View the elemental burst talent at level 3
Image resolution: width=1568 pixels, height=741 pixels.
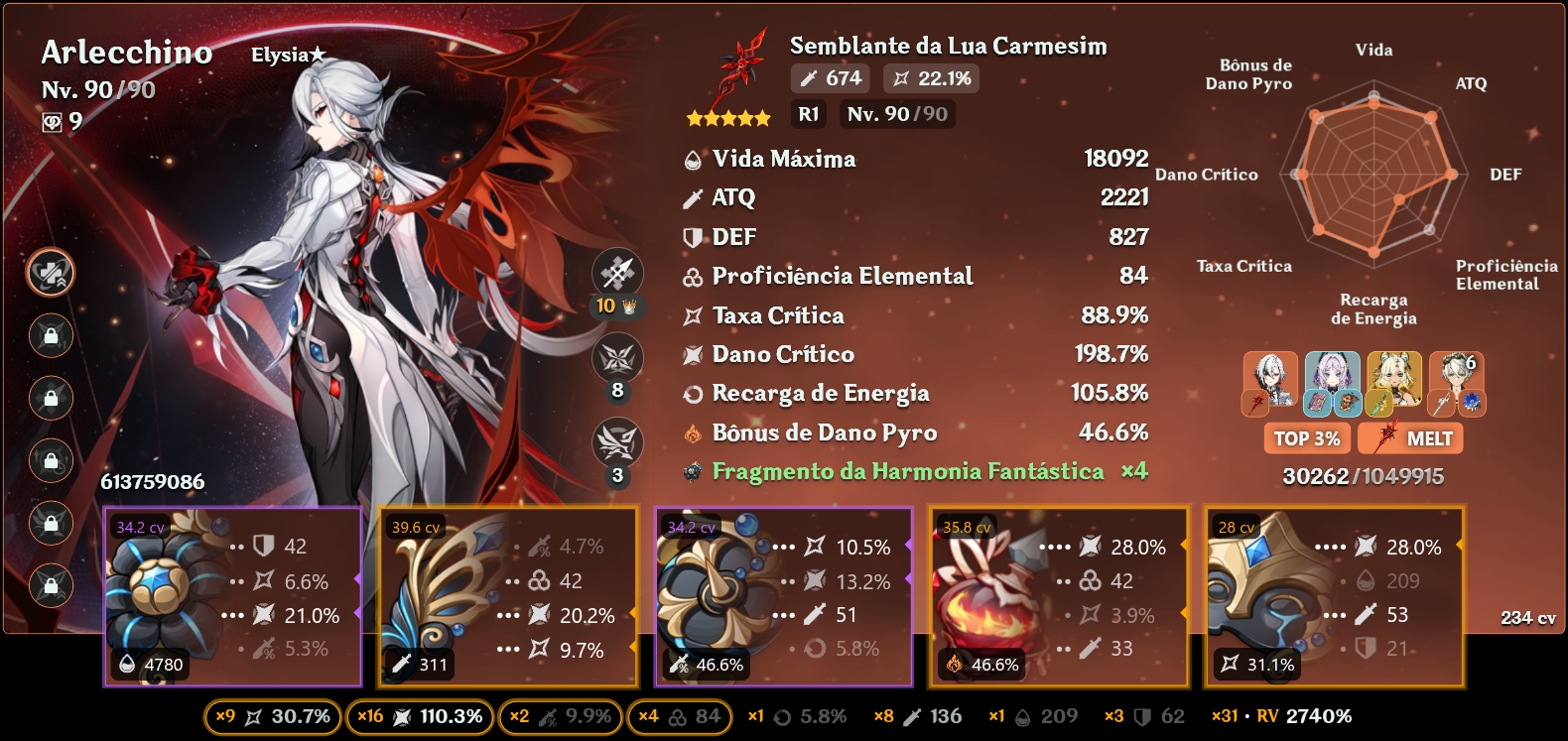pos(617,443)
